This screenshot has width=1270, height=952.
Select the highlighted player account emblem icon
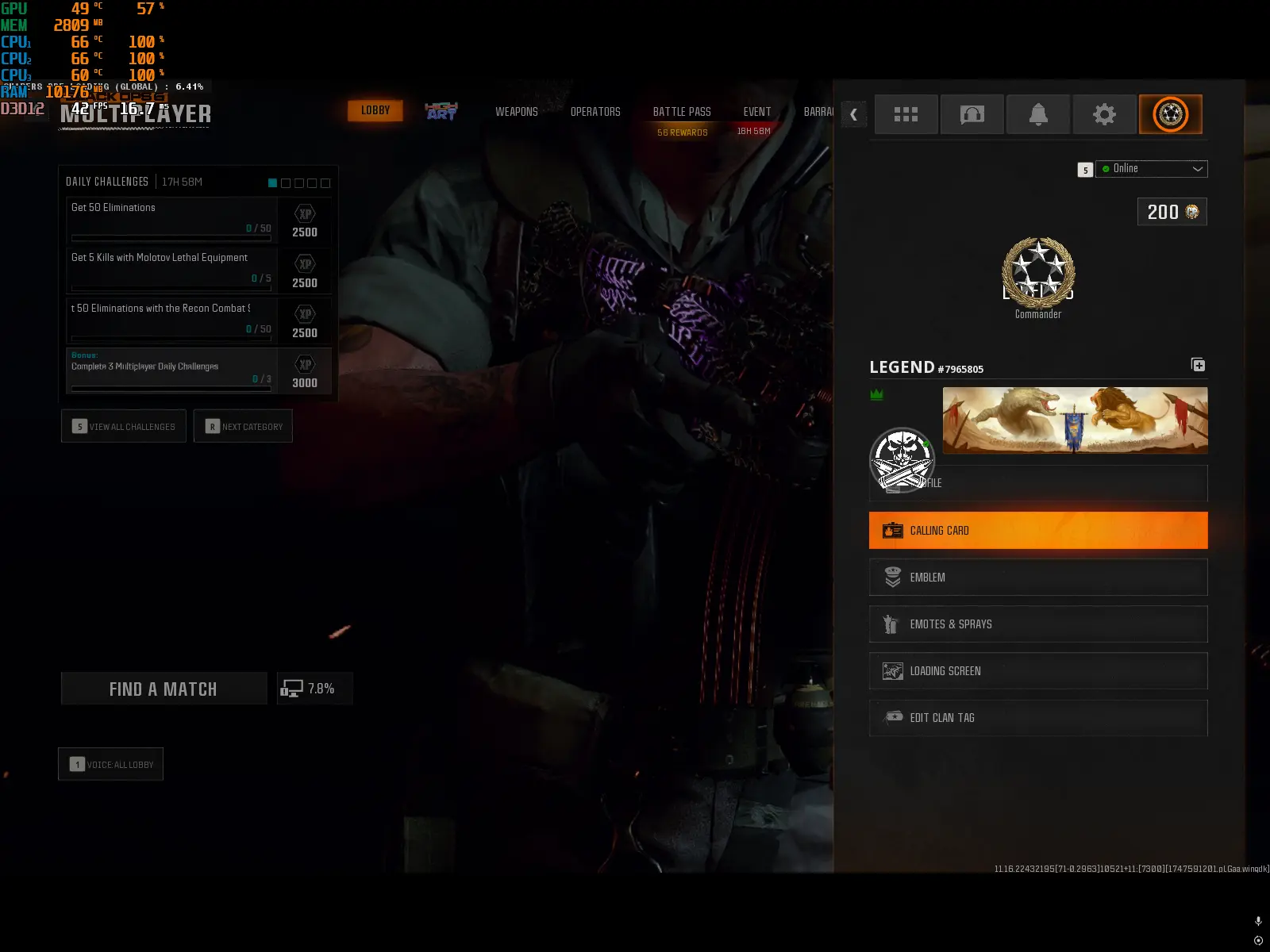click(x=1170, y=114)
